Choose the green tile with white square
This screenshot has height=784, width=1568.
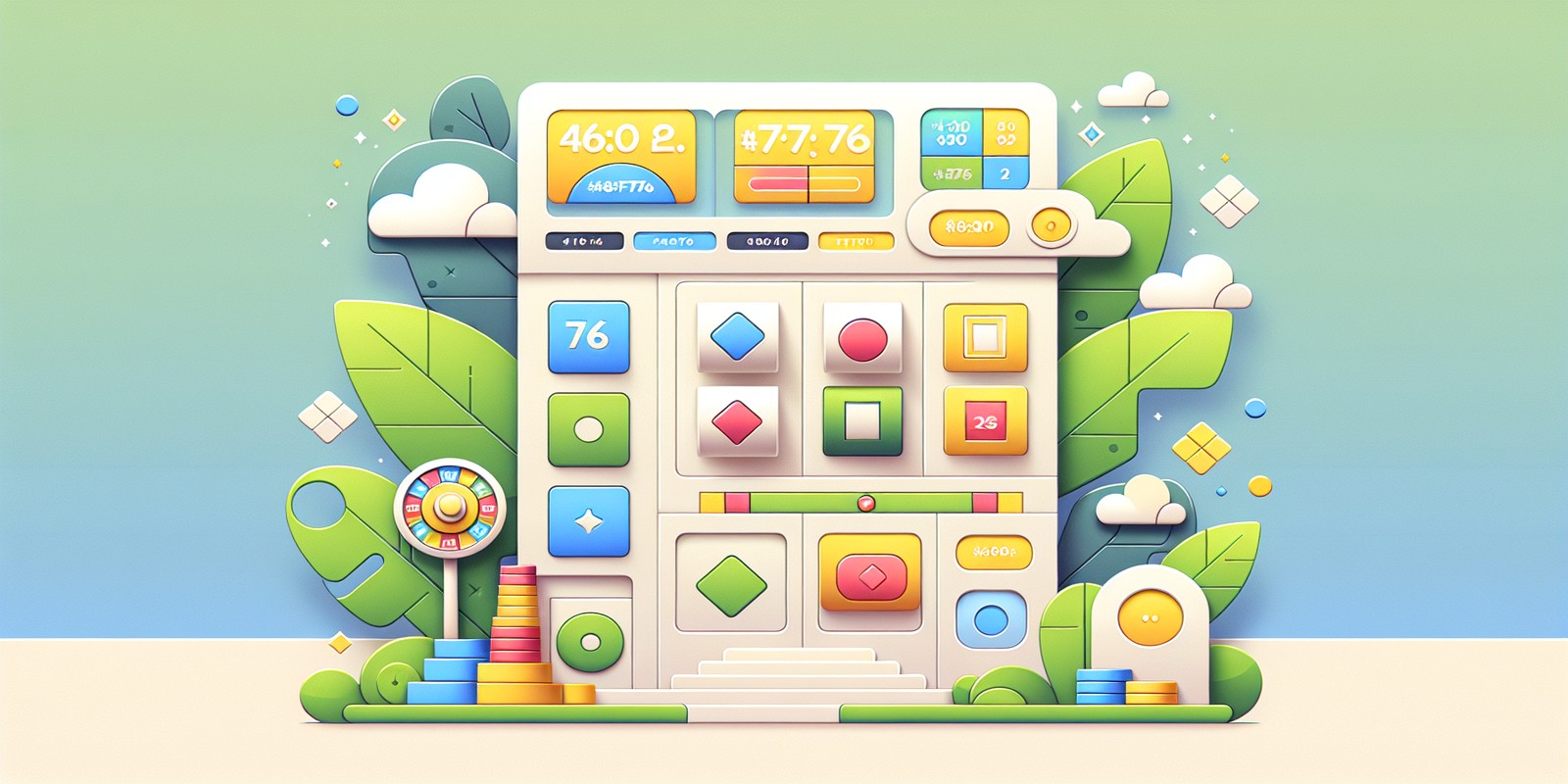[x=862, y=421]
